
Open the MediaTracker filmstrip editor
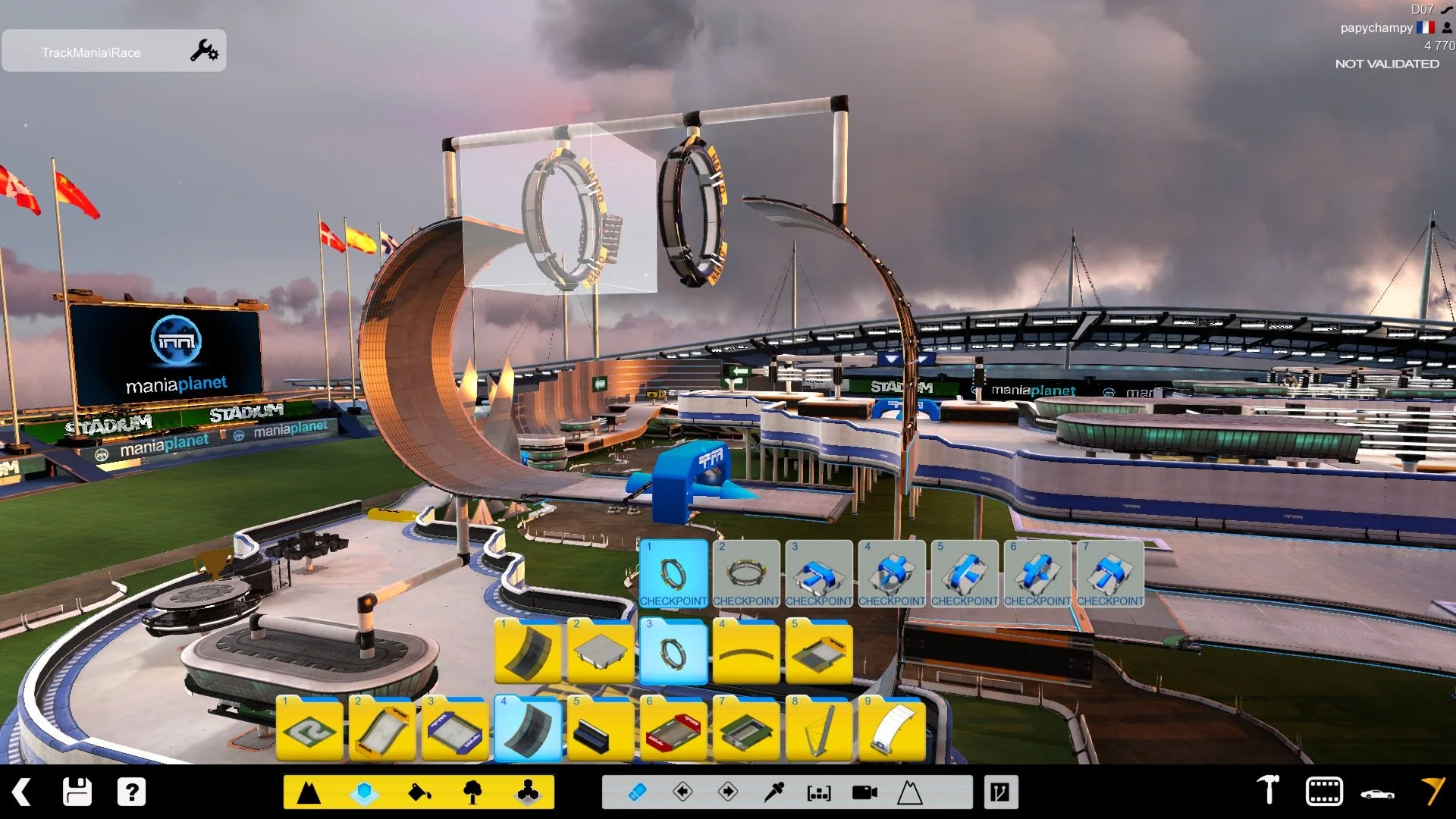1323,791
